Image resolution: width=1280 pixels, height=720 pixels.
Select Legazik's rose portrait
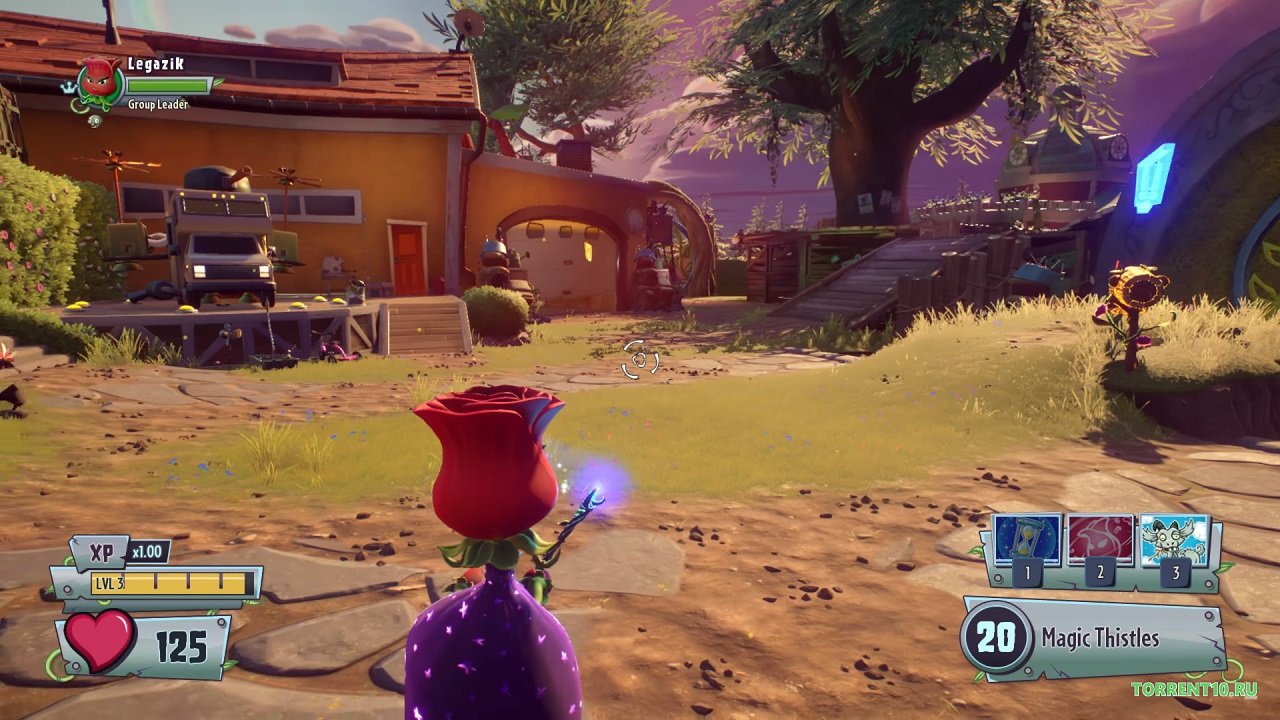point(99,81)
